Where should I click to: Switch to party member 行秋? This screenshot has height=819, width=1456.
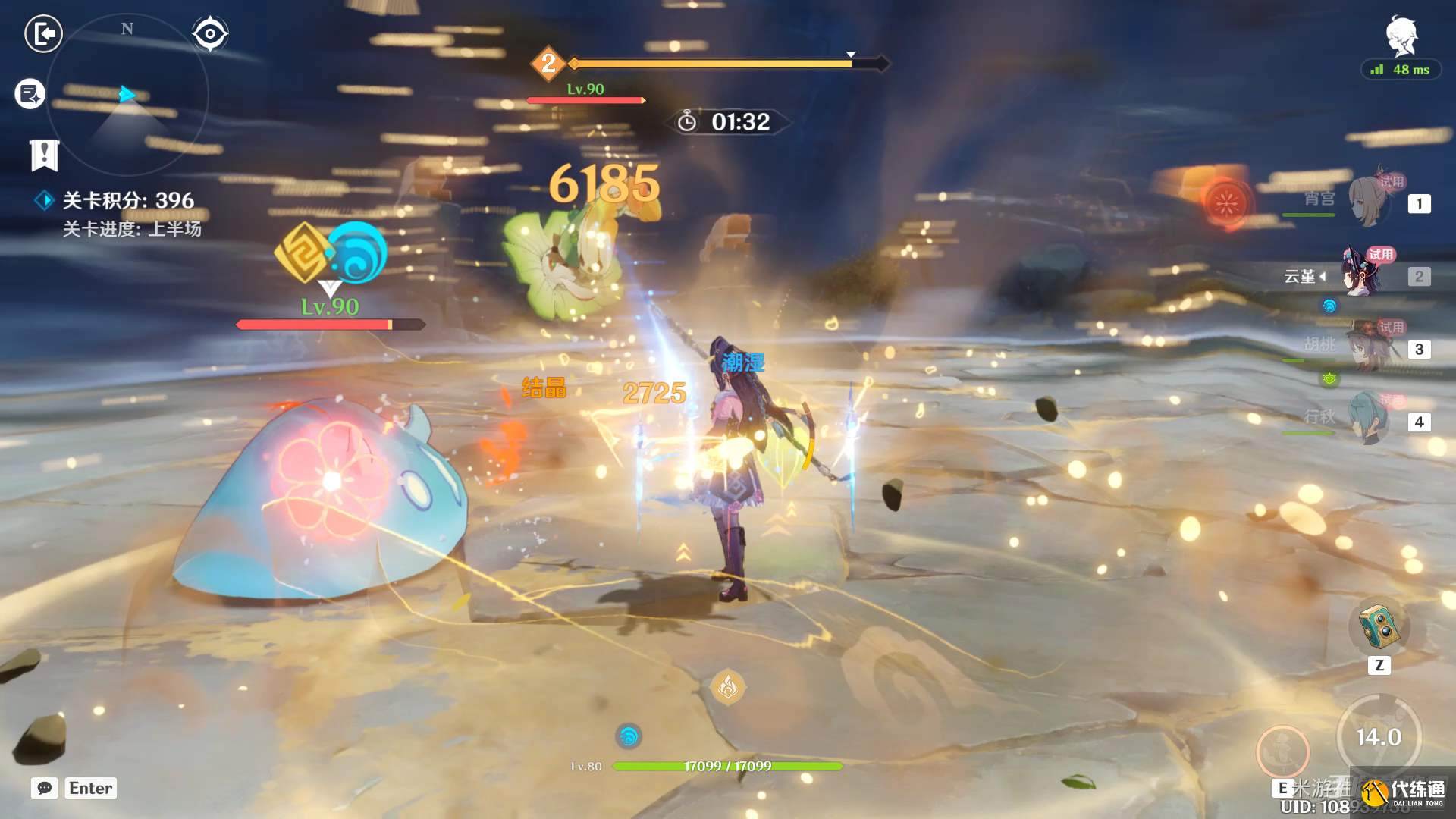coord(1369,419)
